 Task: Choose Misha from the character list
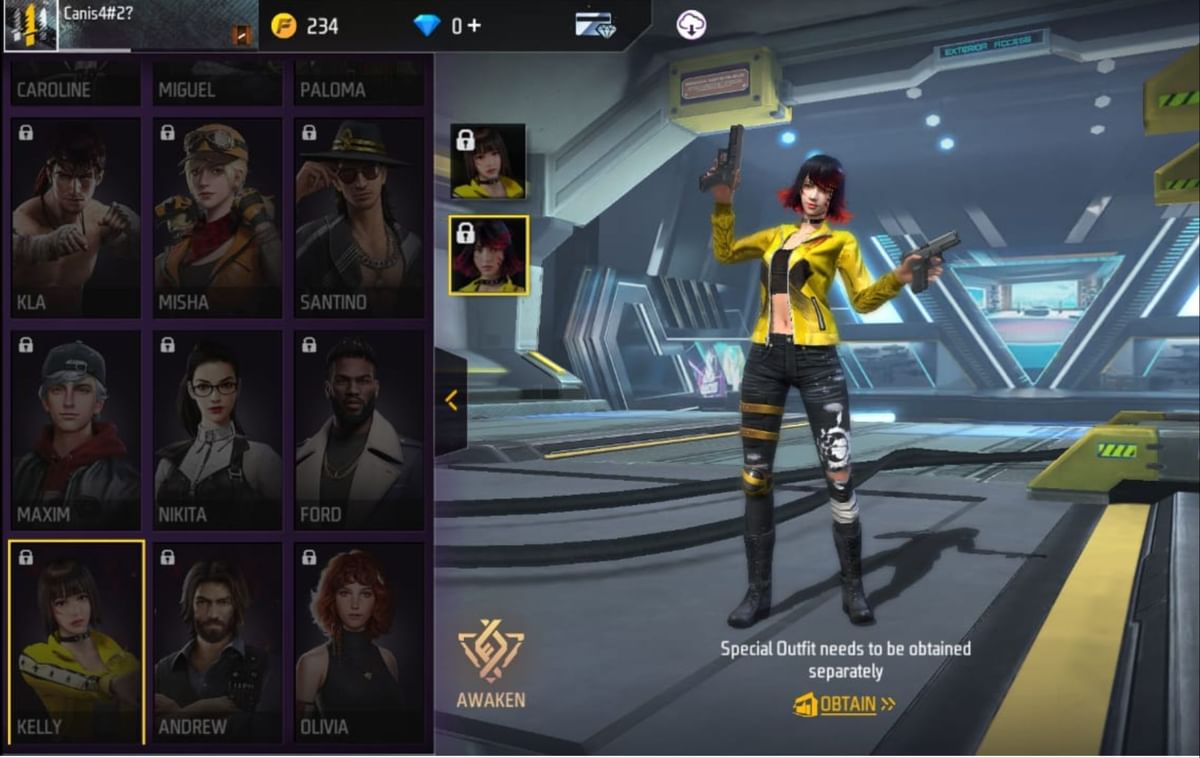point(218,218)
